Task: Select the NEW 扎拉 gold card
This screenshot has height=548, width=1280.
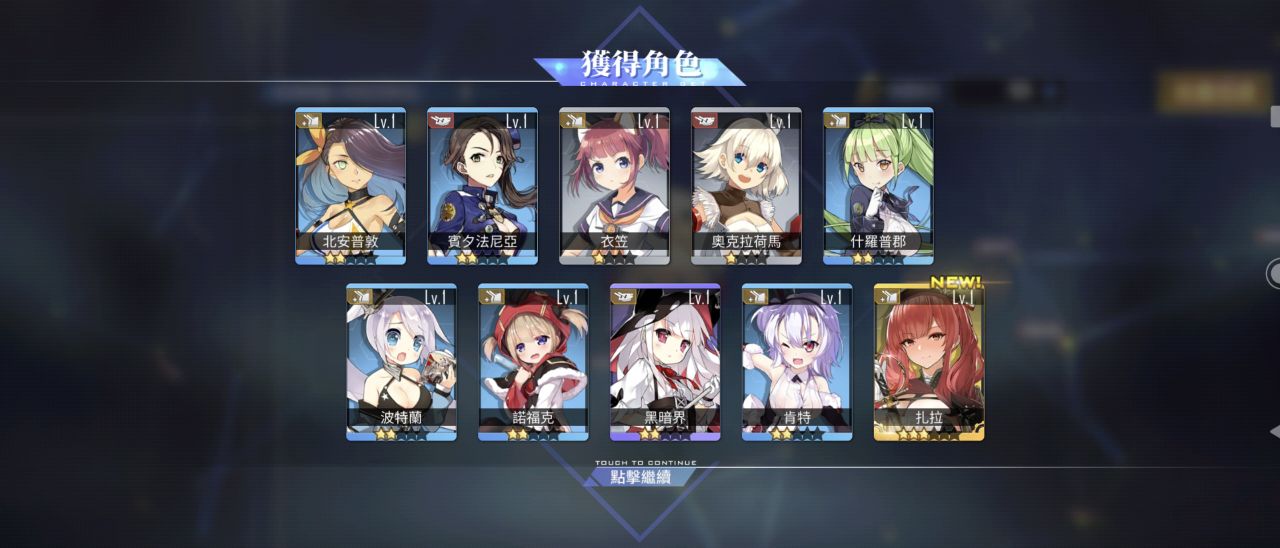Action: [929, 362]
